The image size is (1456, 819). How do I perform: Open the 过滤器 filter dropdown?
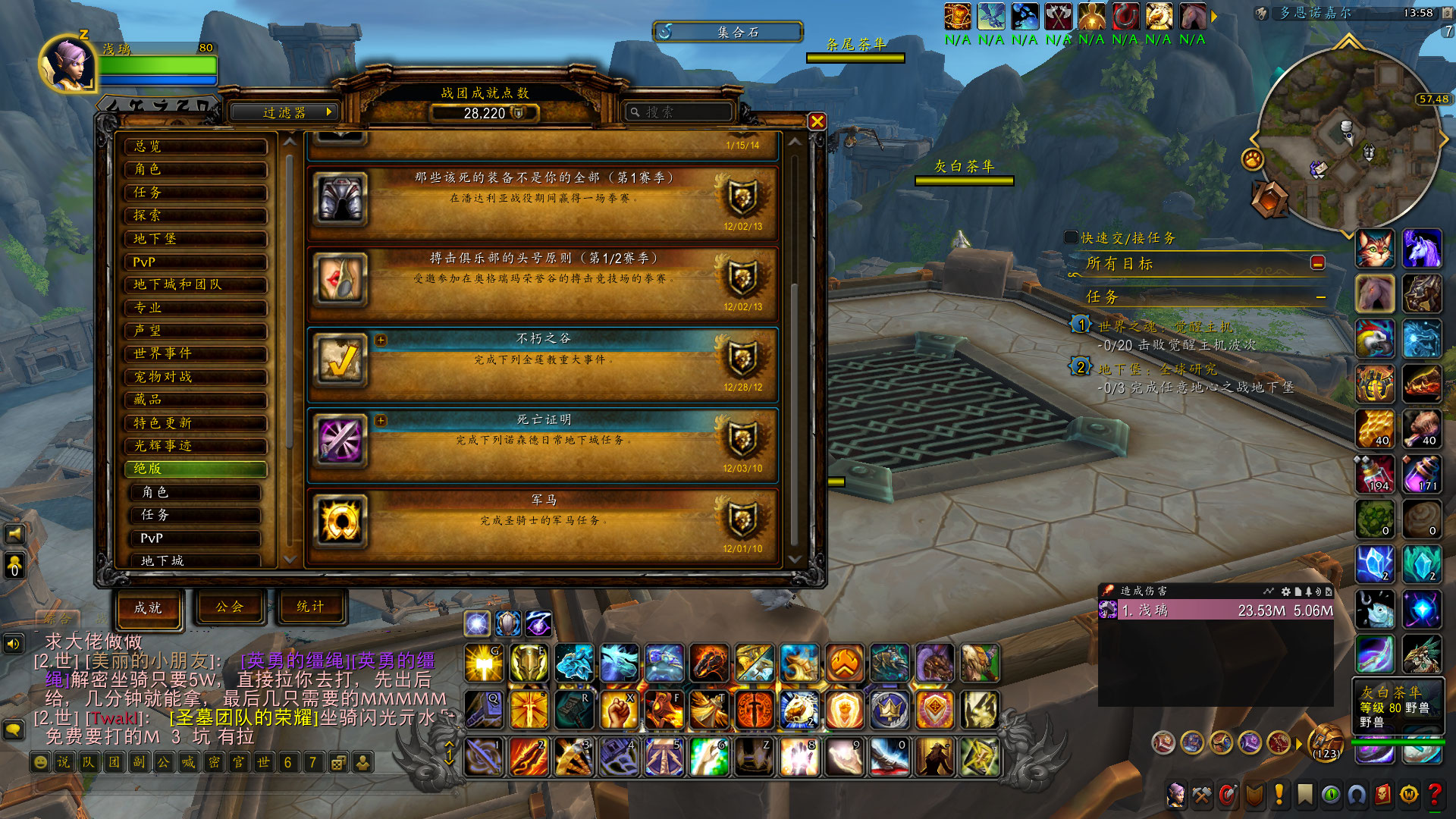(284, 112)
